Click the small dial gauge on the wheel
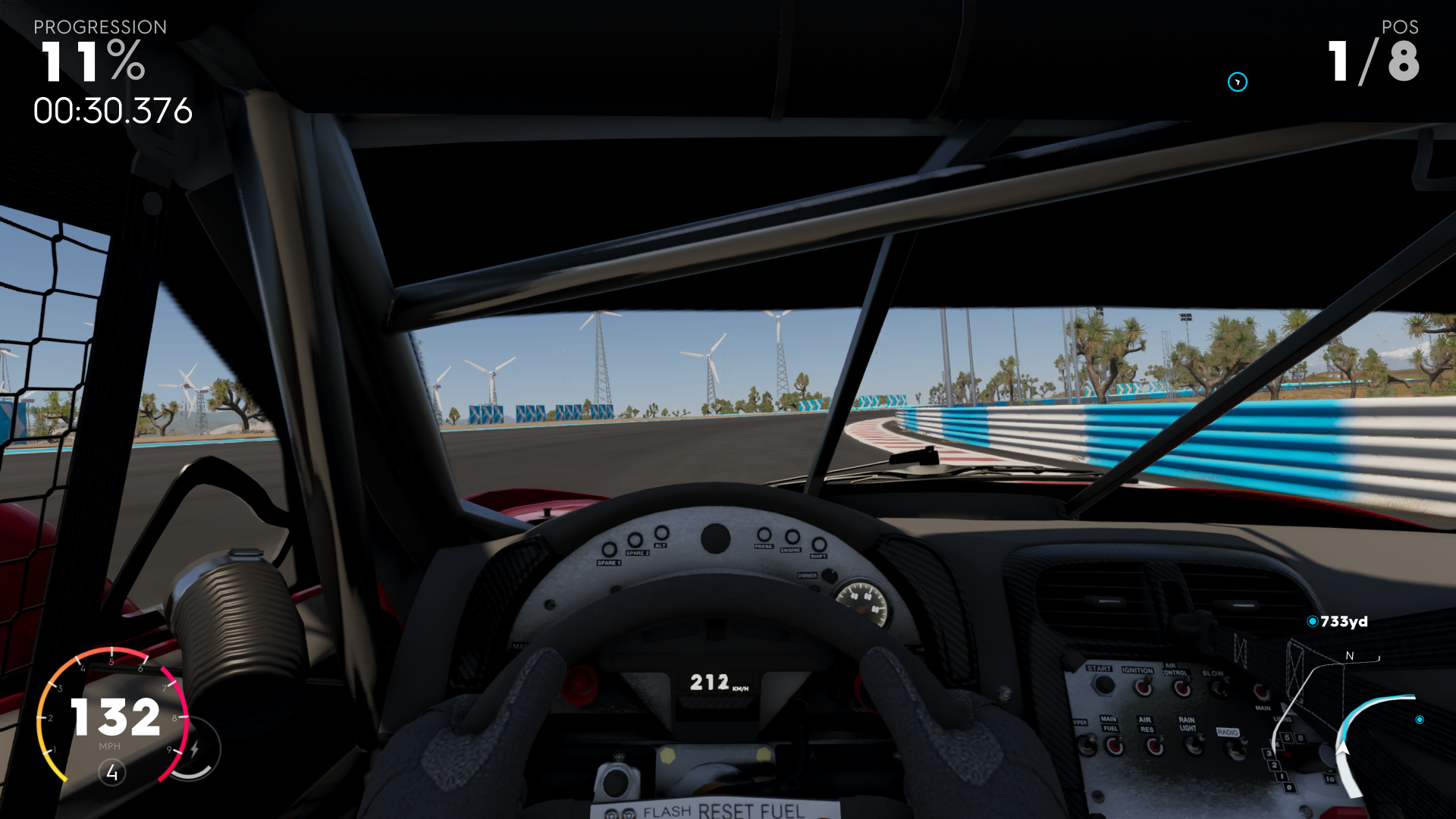Screen dimensions: 1456x819 click(x=864, y=603)
